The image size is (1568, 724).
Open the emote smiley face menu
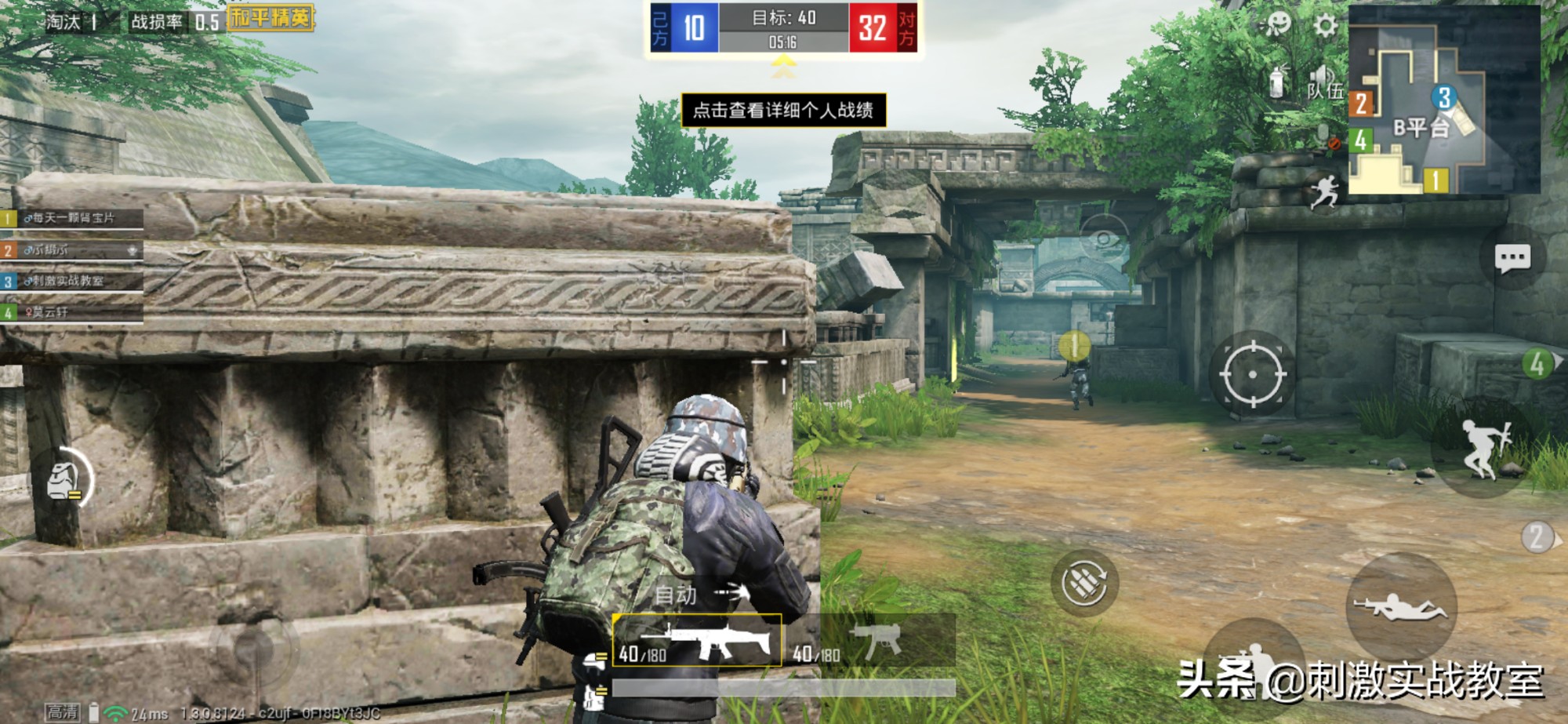1278,24
